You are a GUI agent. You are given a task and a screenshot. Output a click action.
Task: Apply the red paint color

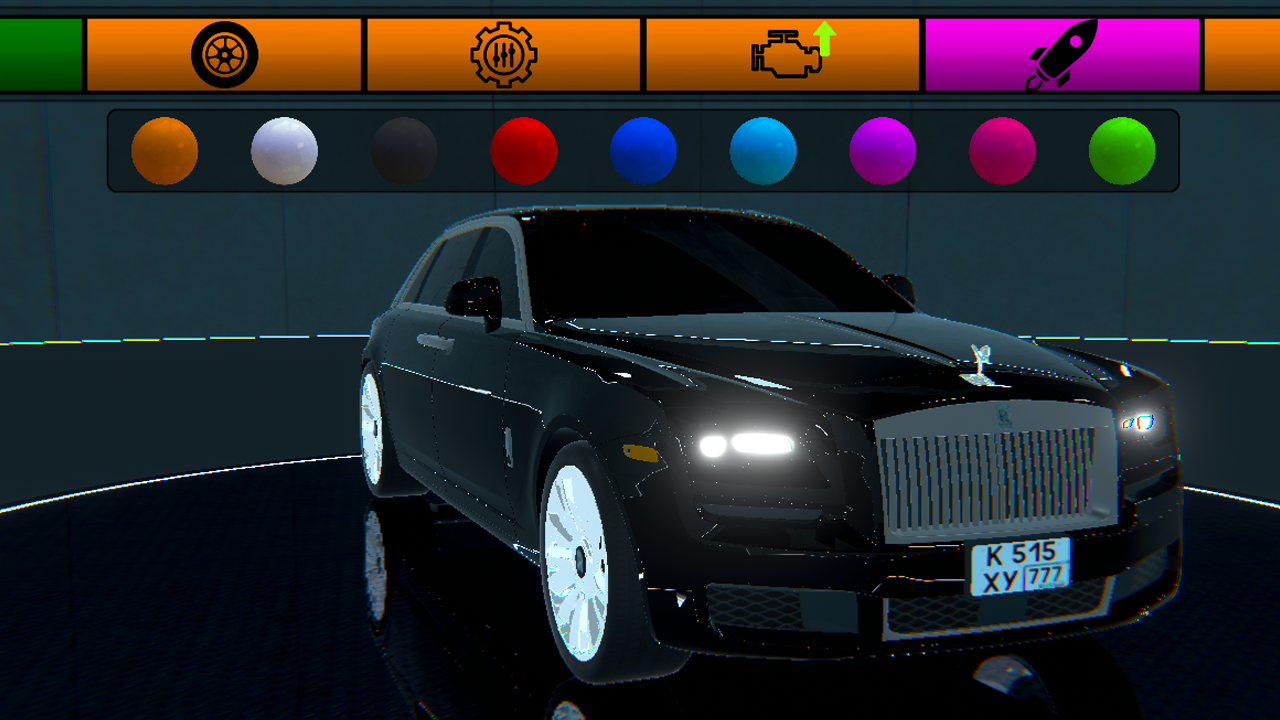click(523, 152)
